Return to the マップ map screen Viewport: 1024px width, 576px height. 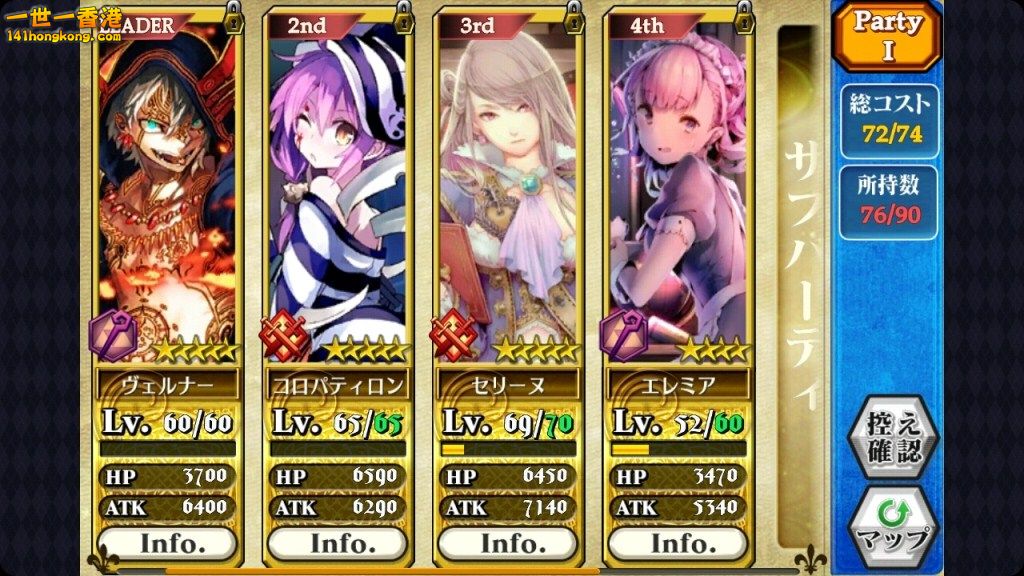point(887,525)
